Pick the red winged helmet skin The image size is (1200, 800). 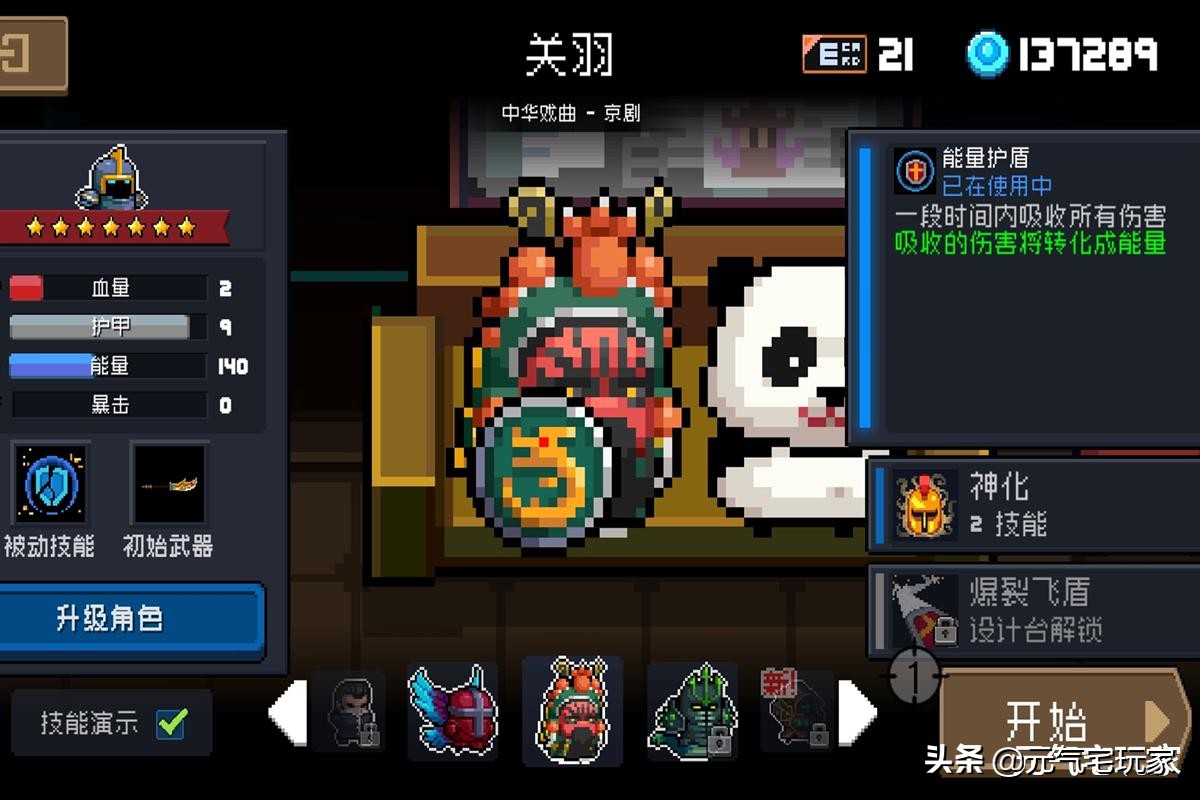pos(453,711)
